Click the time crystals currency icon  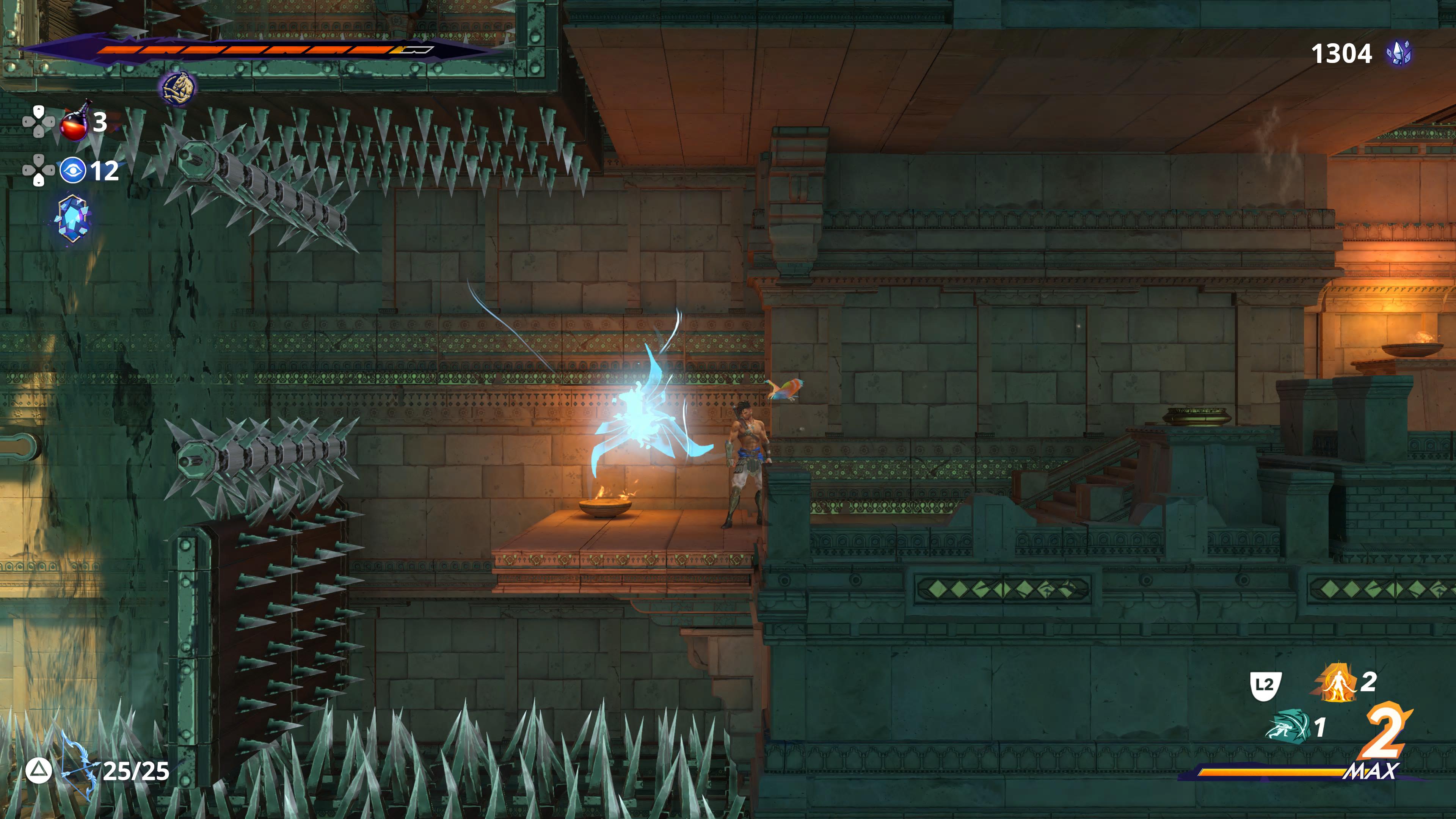pos(1398,54)
